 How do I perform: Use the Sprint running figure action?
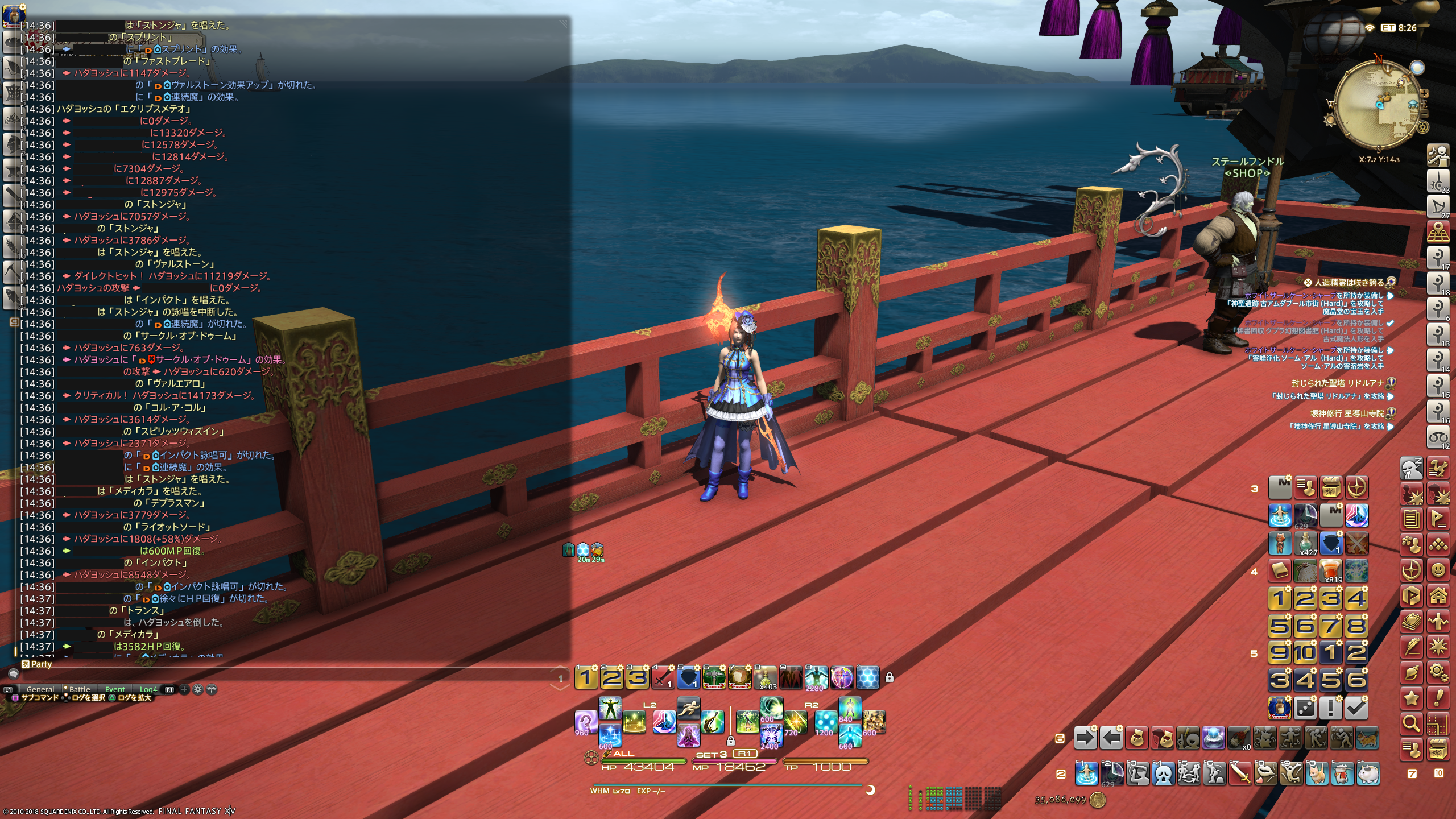click(x=688, y=709)
